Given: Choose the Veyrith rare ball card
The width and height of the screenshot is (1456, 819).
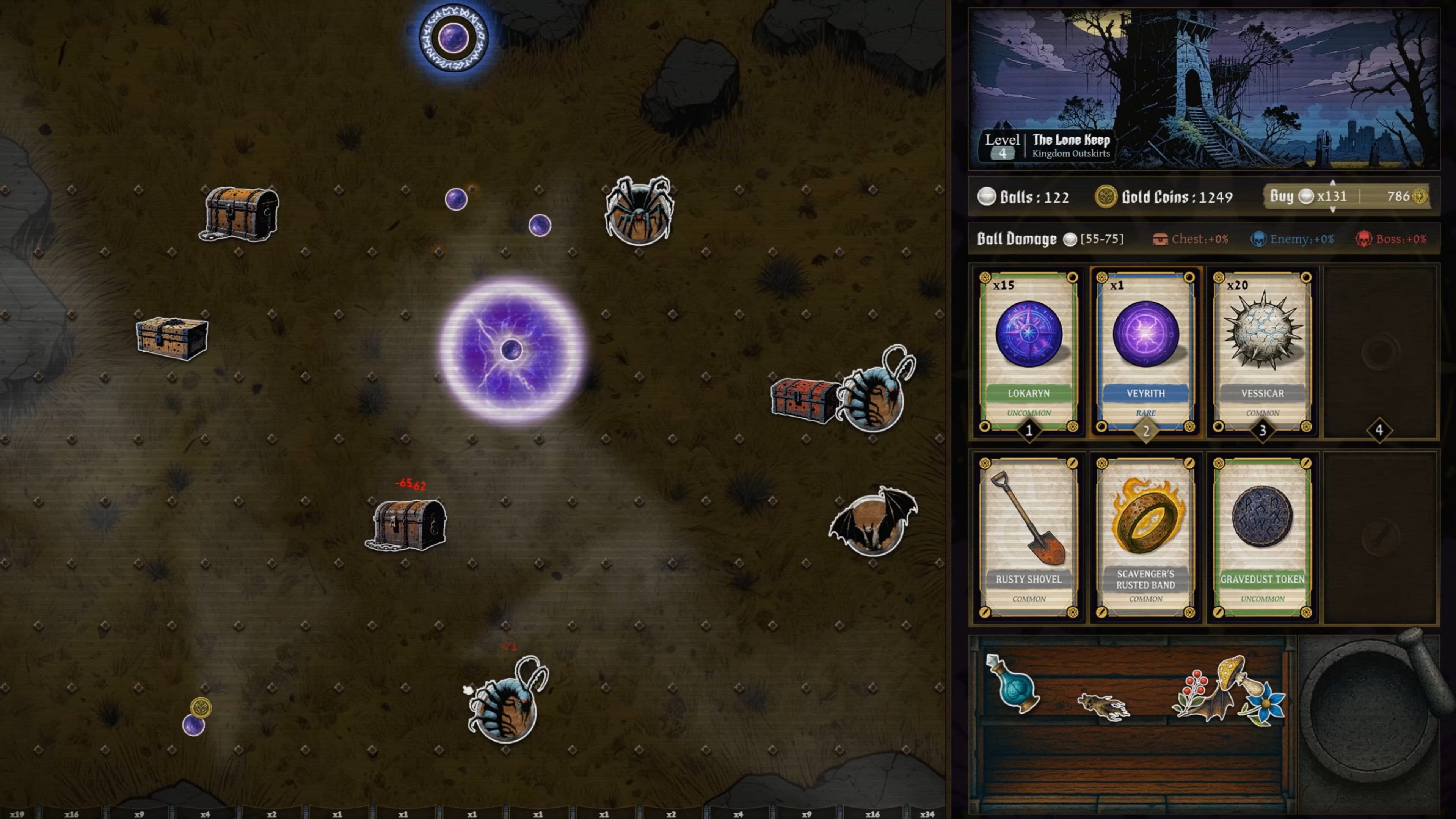Looking at the screenshot, I should coord(1145,351).
